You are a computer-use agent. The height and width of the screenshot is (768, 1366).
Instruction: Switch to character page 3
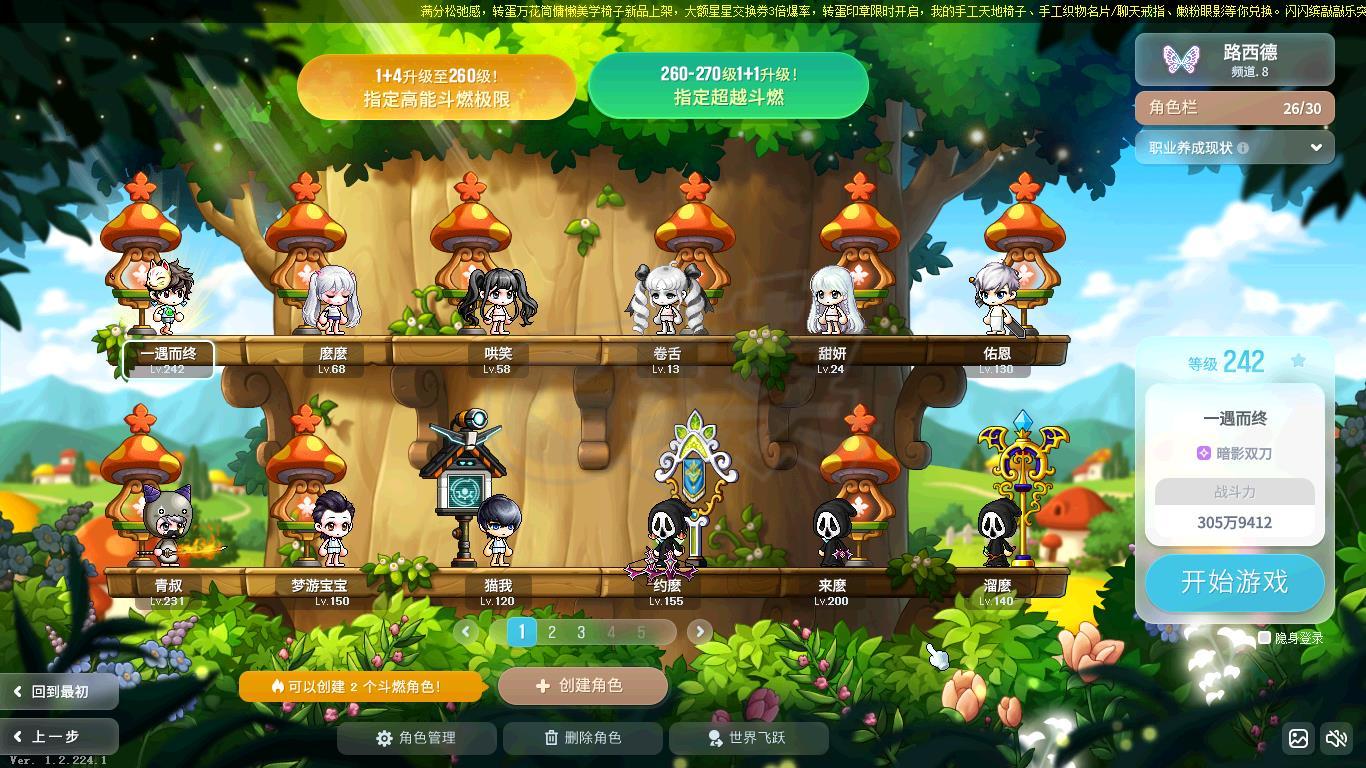tap(581, 632)
